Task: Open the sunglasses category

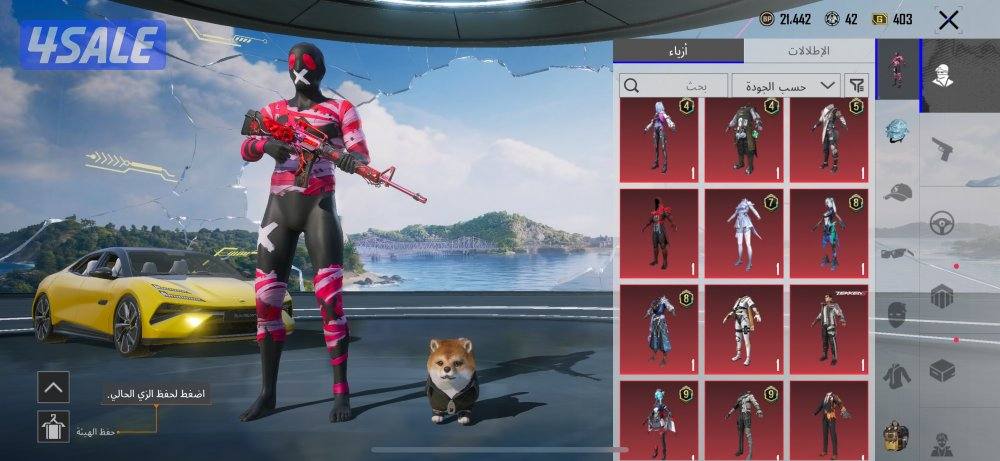Action: 897,252
